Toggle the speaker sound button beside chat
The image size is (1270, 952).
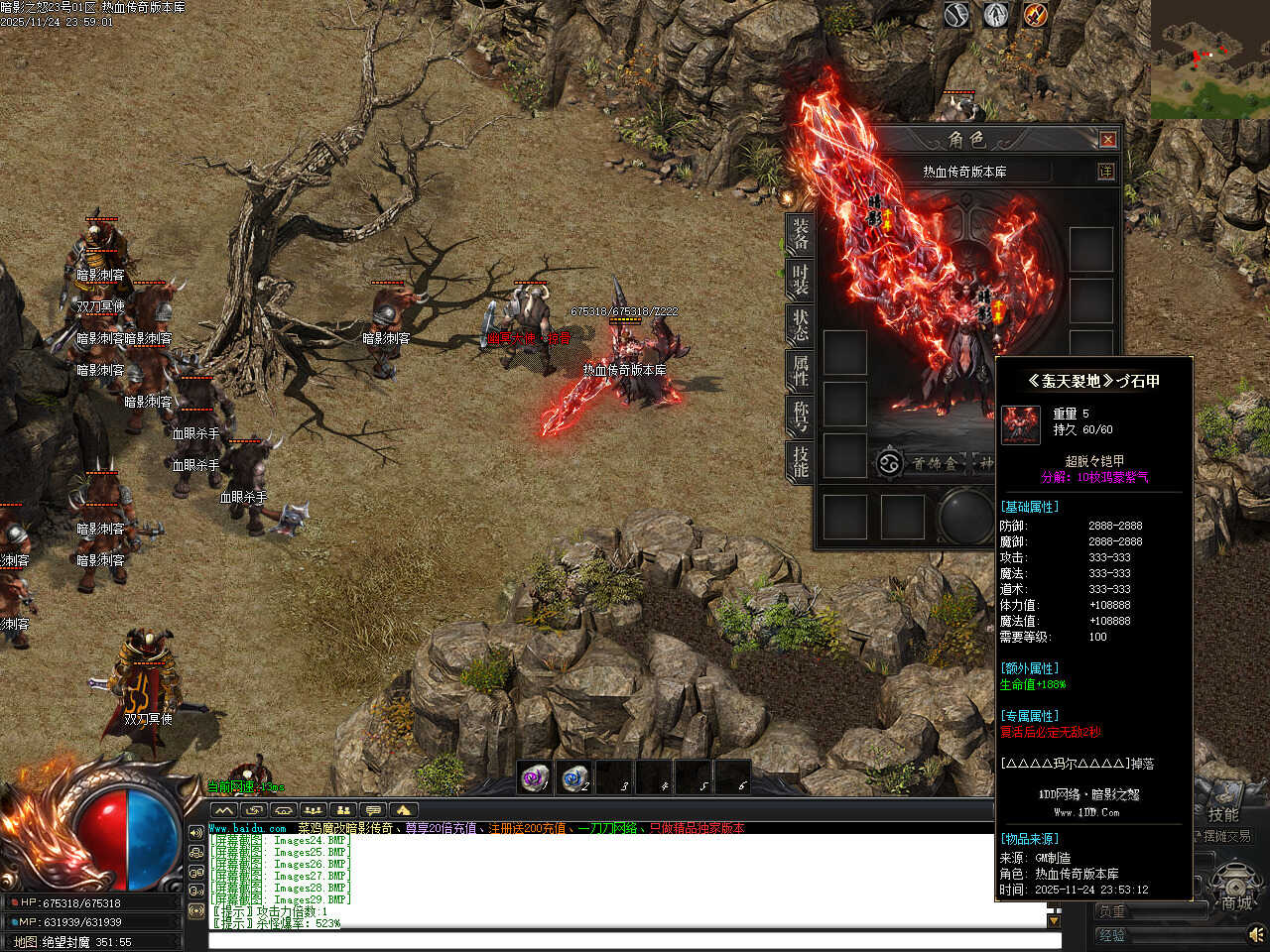(195, 833)
